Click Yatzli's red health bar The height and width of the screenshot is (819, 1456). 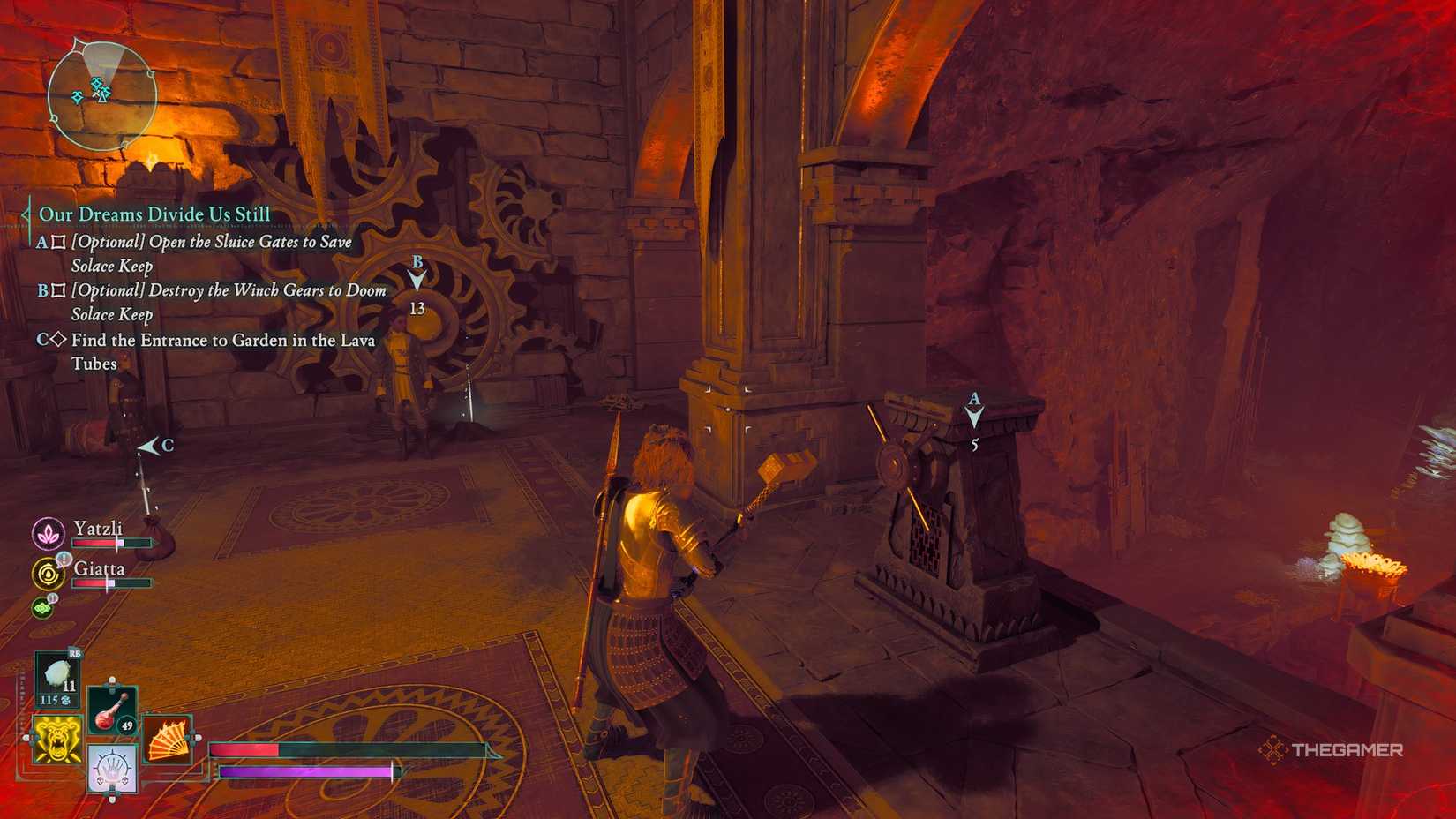point(94,543)
